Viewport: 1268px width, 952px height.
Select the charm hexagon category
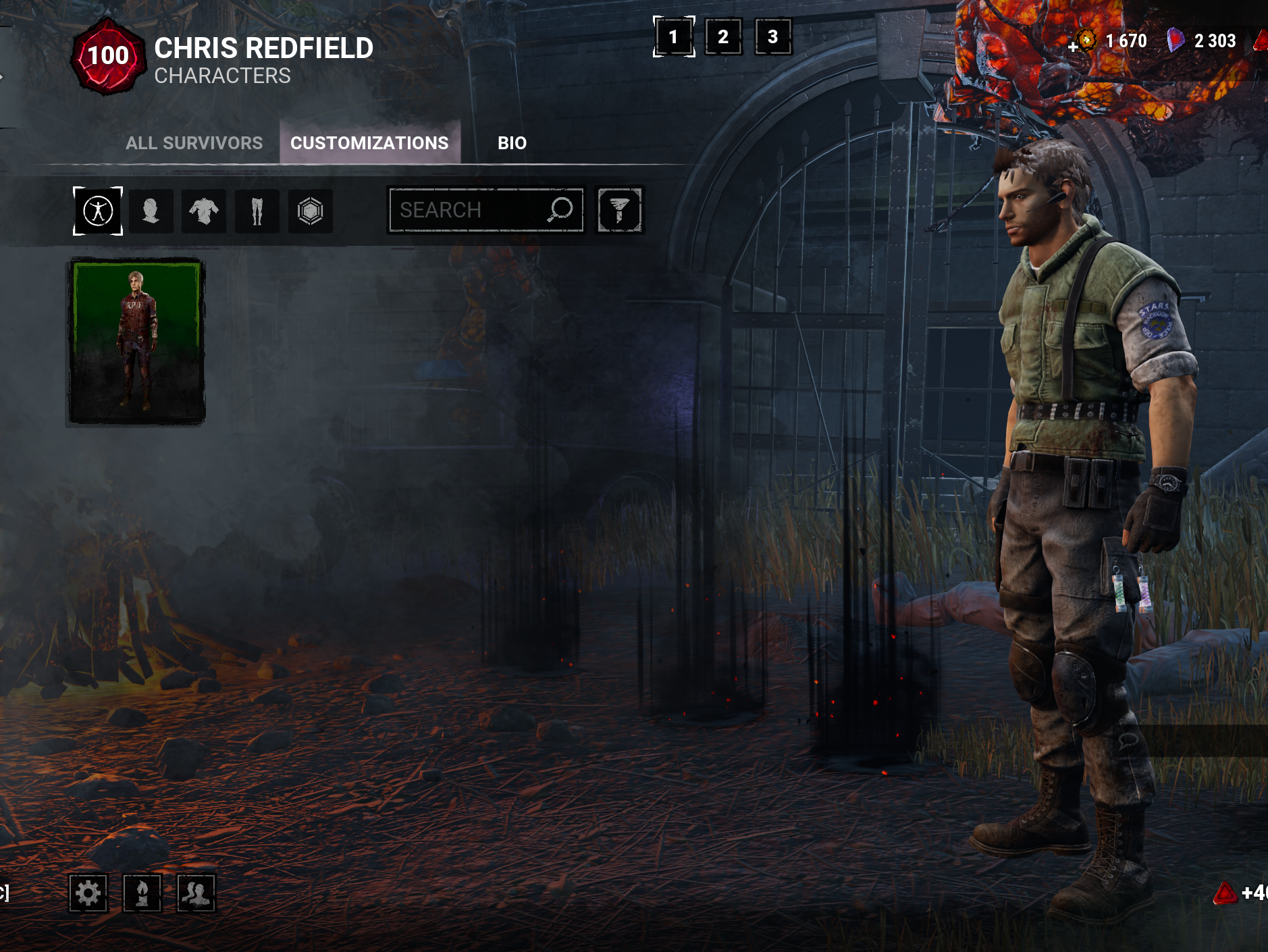click(310, 211)
